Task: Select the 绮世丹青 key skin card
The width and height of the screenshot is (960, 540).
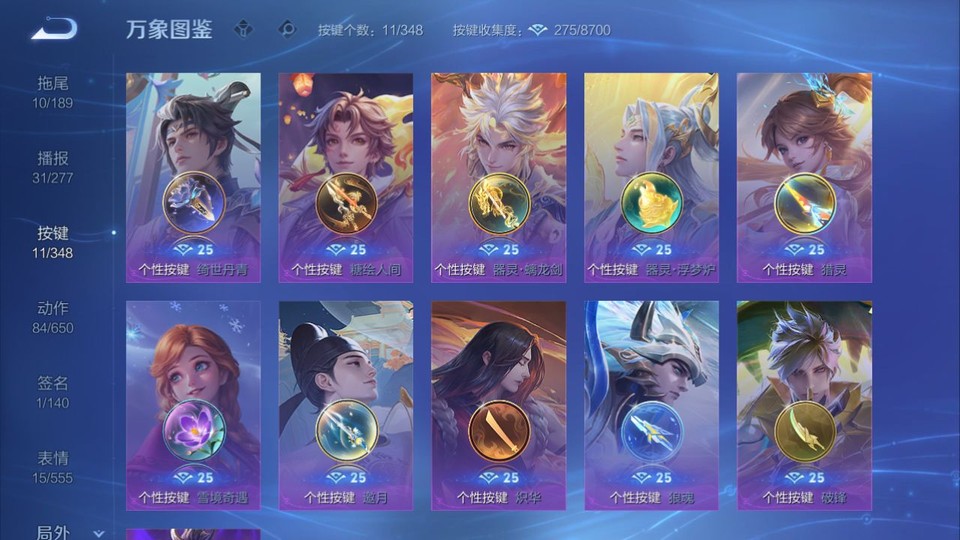Action: pos(194,177)
